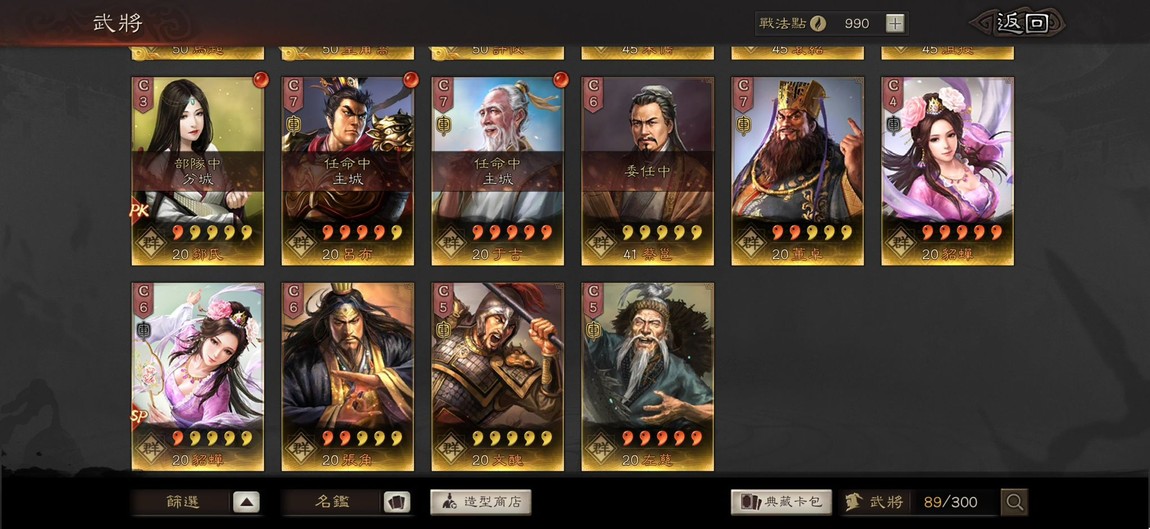Add 戰法點 with the plus button
The image size is (1150, 529).
tap(895, 23)
